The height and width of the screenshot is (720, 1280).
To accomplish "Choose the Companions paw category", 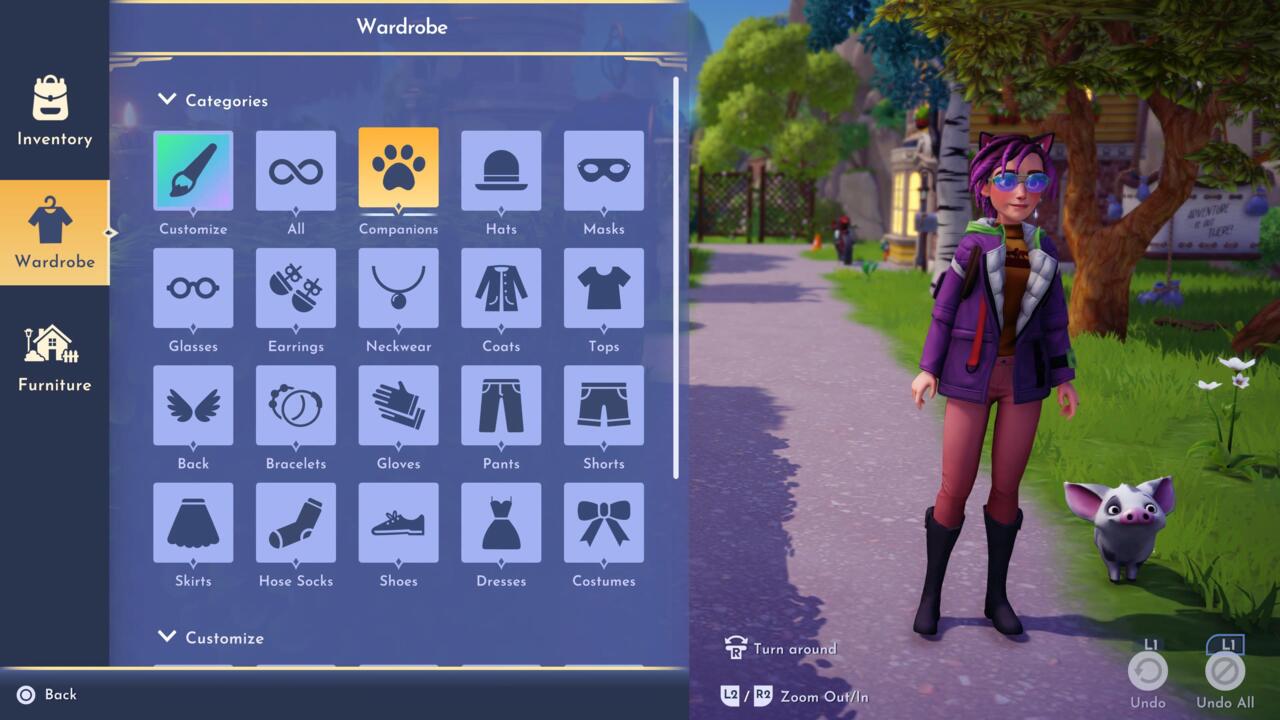I will 398,169.
